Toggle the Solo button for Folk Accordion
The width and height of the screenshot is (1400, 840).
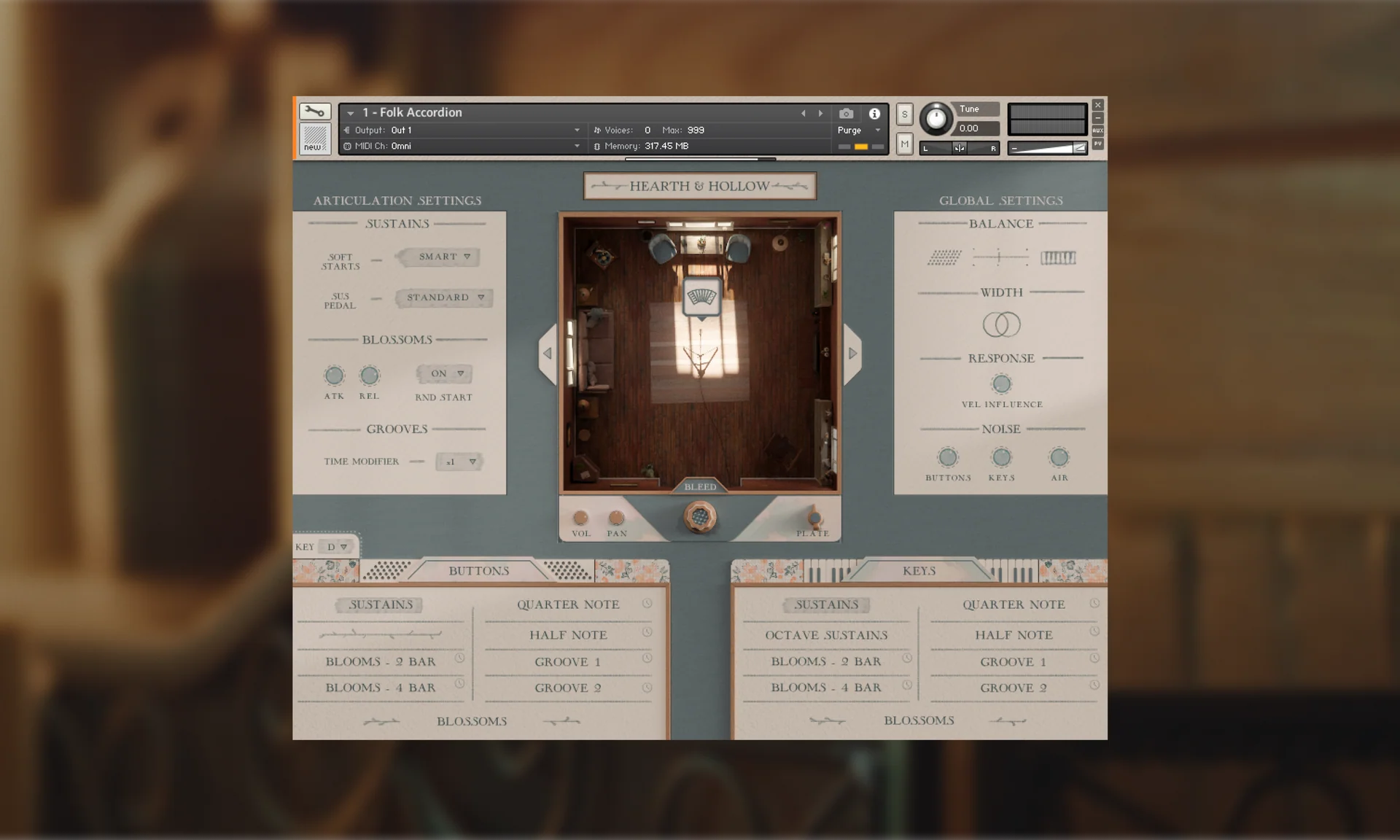pos(903,114)
